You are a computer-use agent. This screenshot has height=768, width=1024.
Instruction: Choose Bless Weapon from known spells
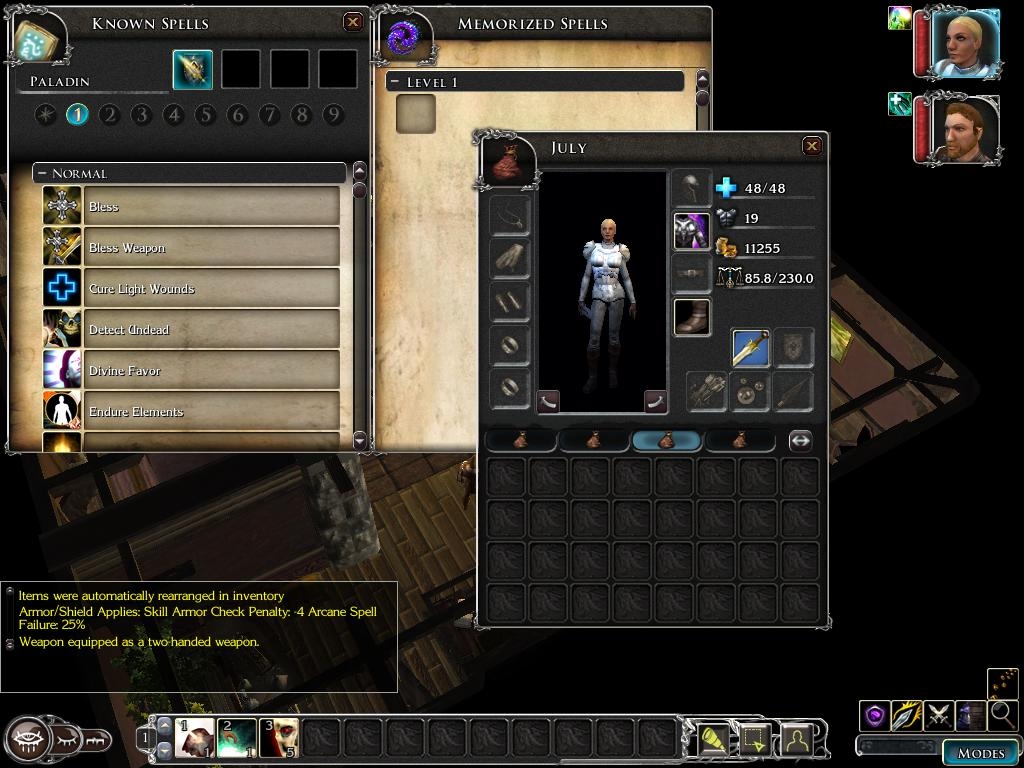point(212,247)
